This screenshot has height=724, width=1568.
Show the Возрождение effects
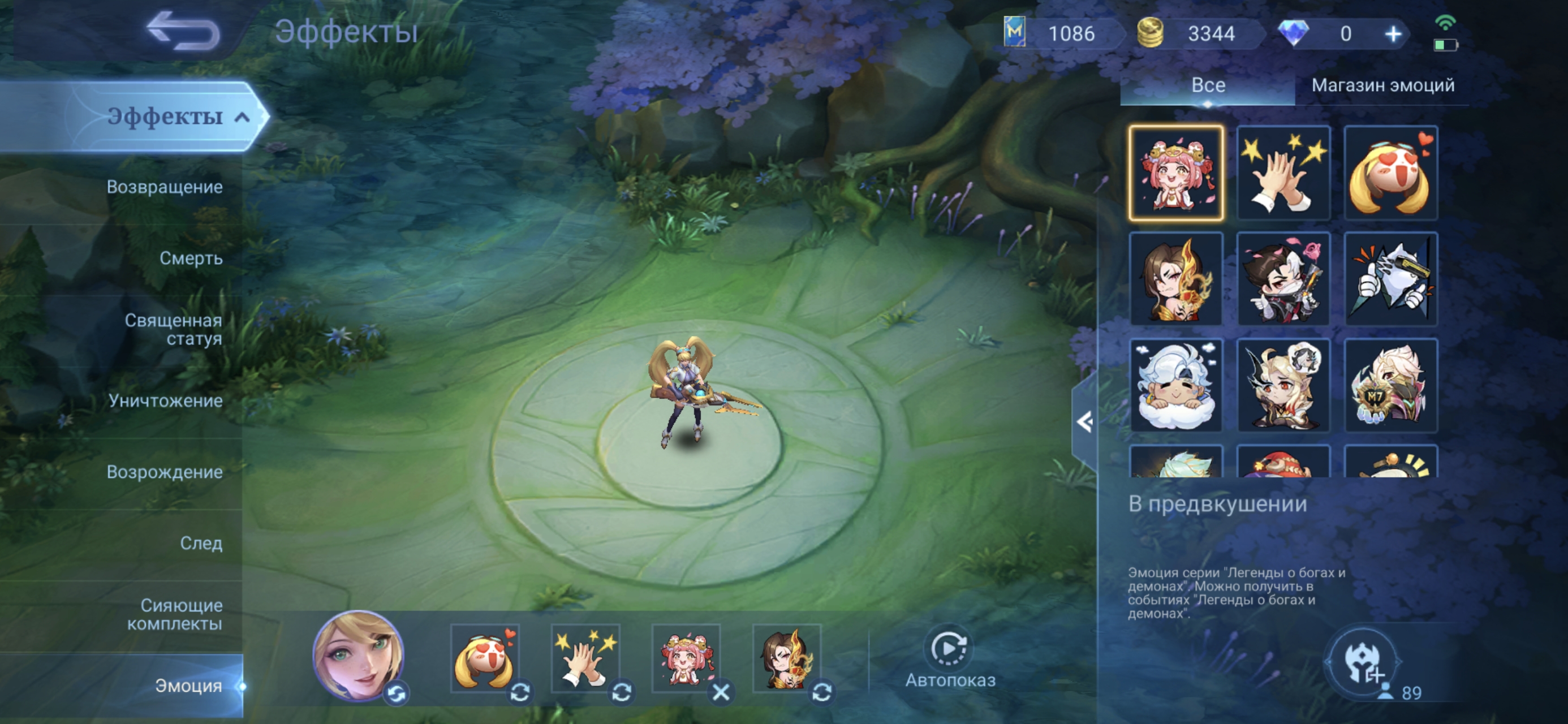[165, 472]
